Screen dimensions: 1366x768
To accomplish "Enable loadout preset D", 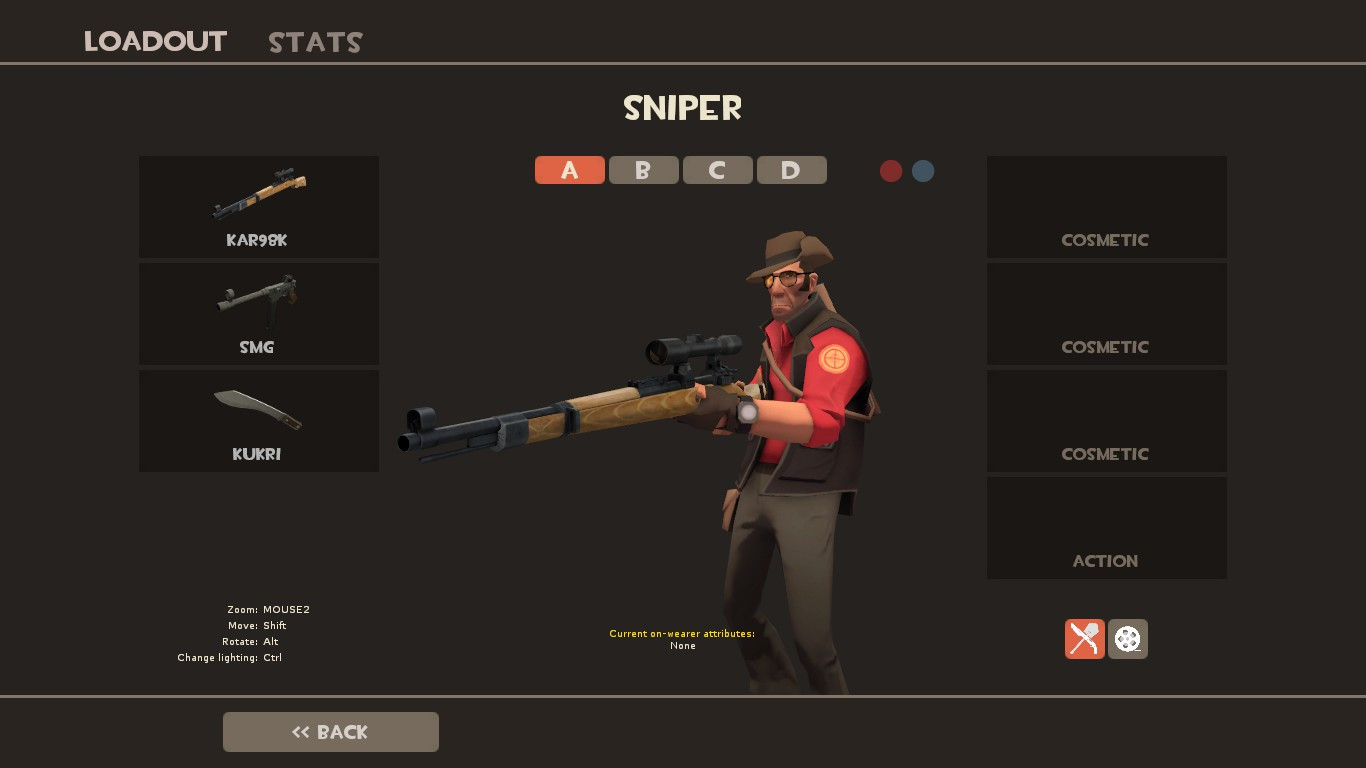I will tap(791, 170).
